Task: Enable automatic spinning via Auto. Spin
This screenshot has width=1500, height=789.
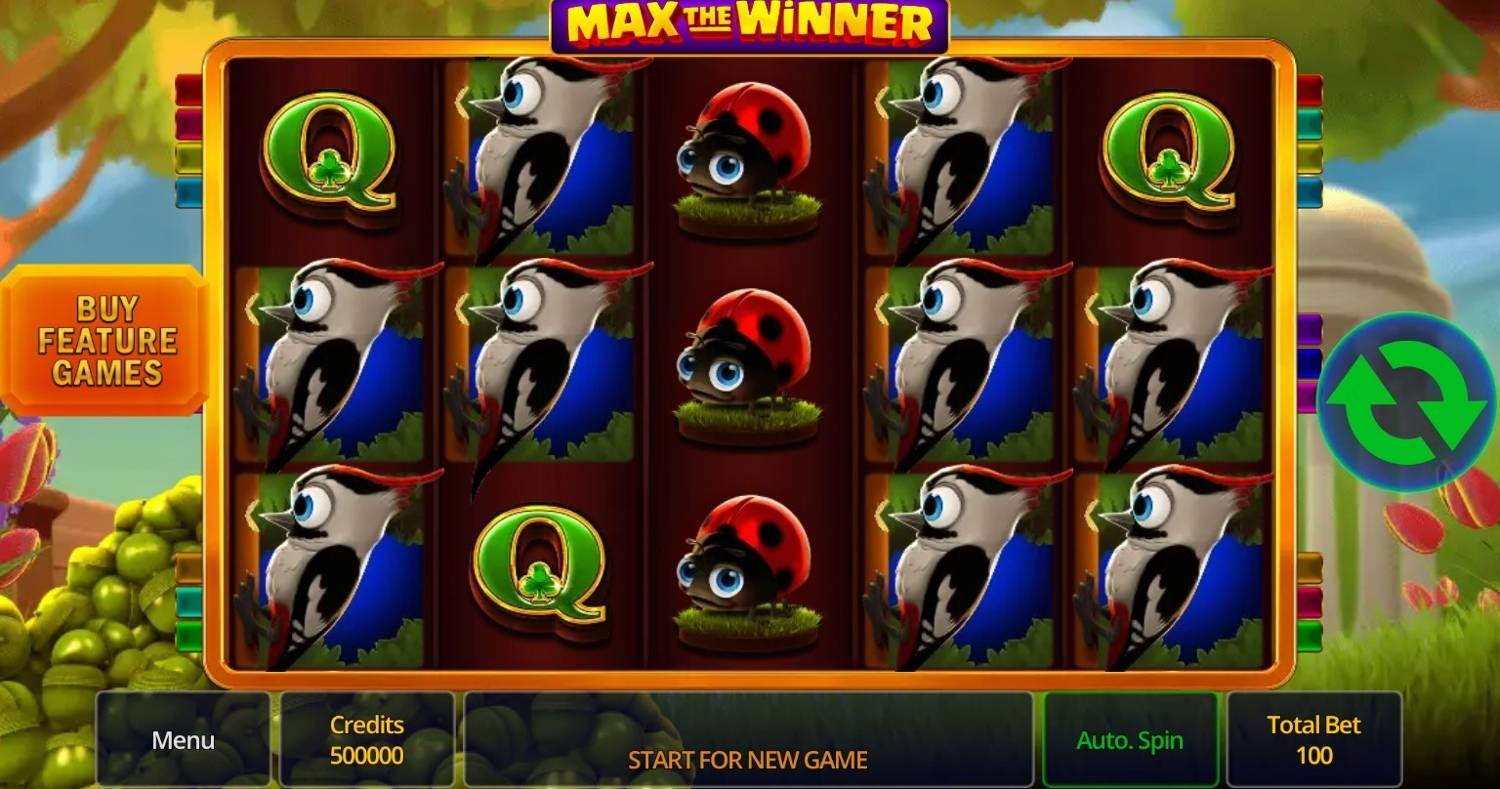Action: (1130, 740)
